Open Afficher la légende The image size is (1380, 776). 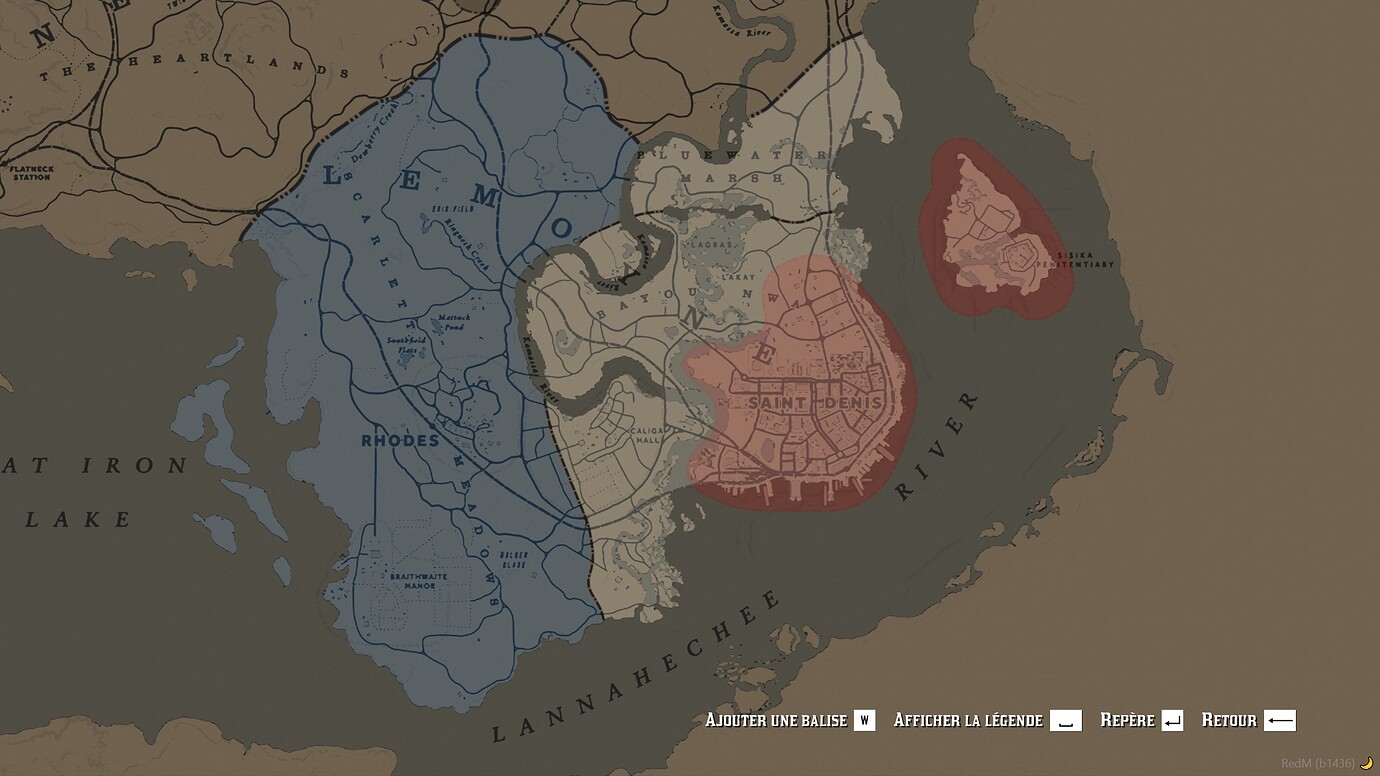[972, 719]
